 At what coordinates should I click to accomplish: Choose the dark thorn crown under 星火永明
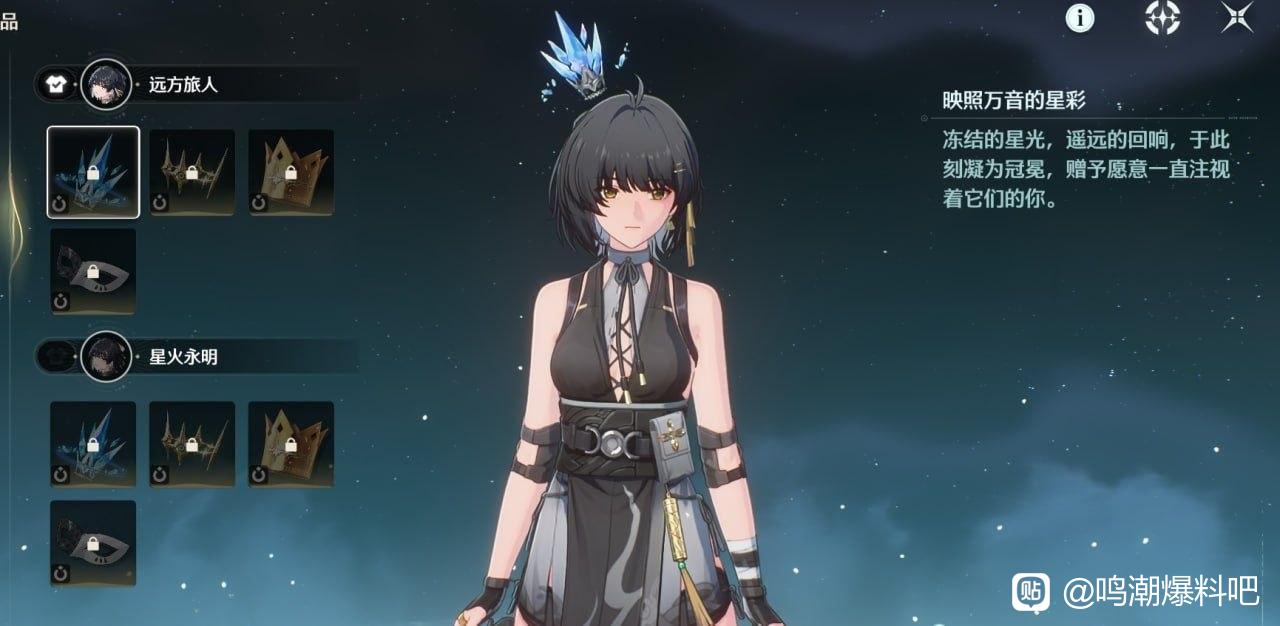pos(192,444)
